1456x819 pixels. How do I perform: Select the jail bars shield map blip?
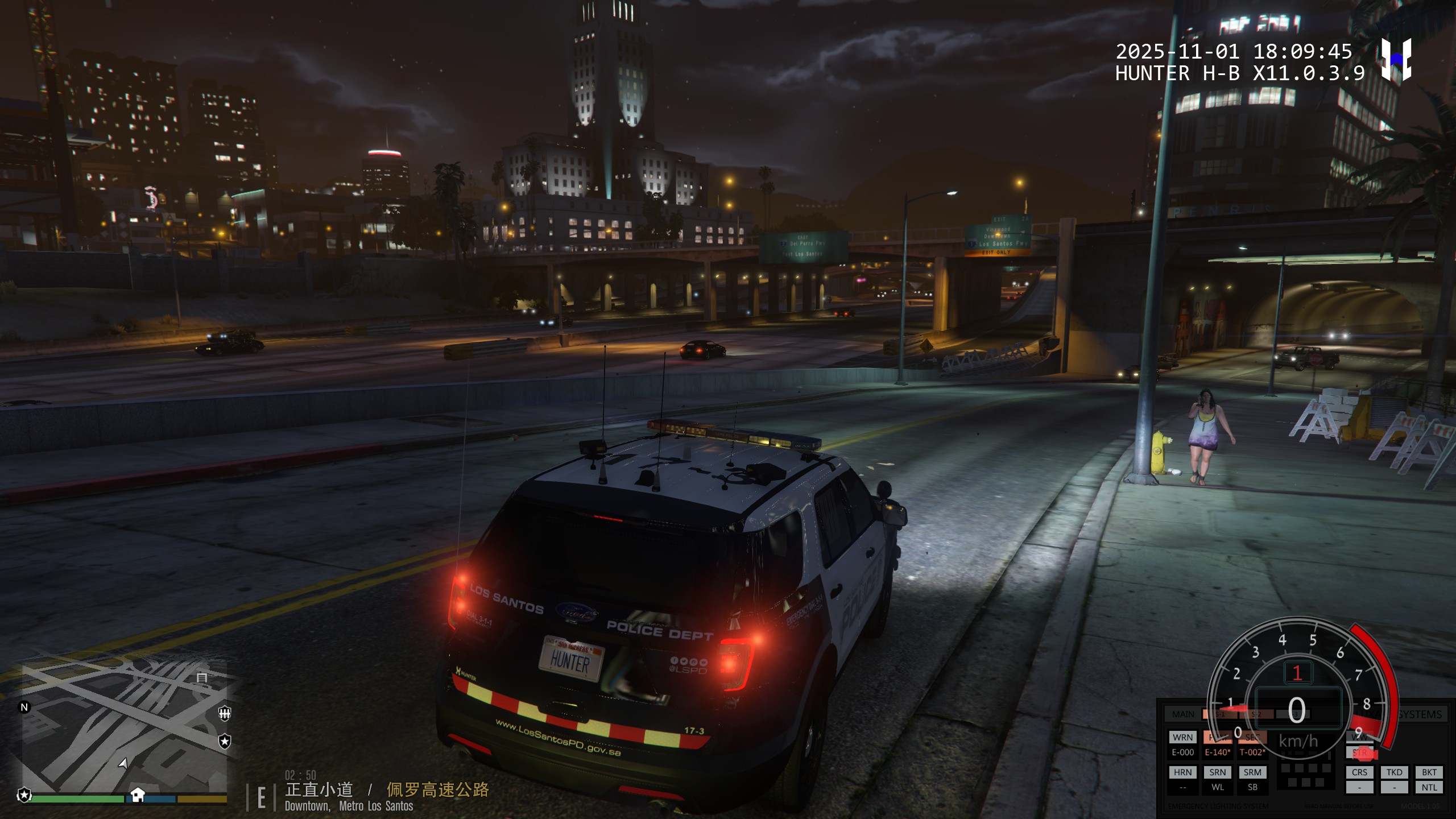[x=225, y=713]
